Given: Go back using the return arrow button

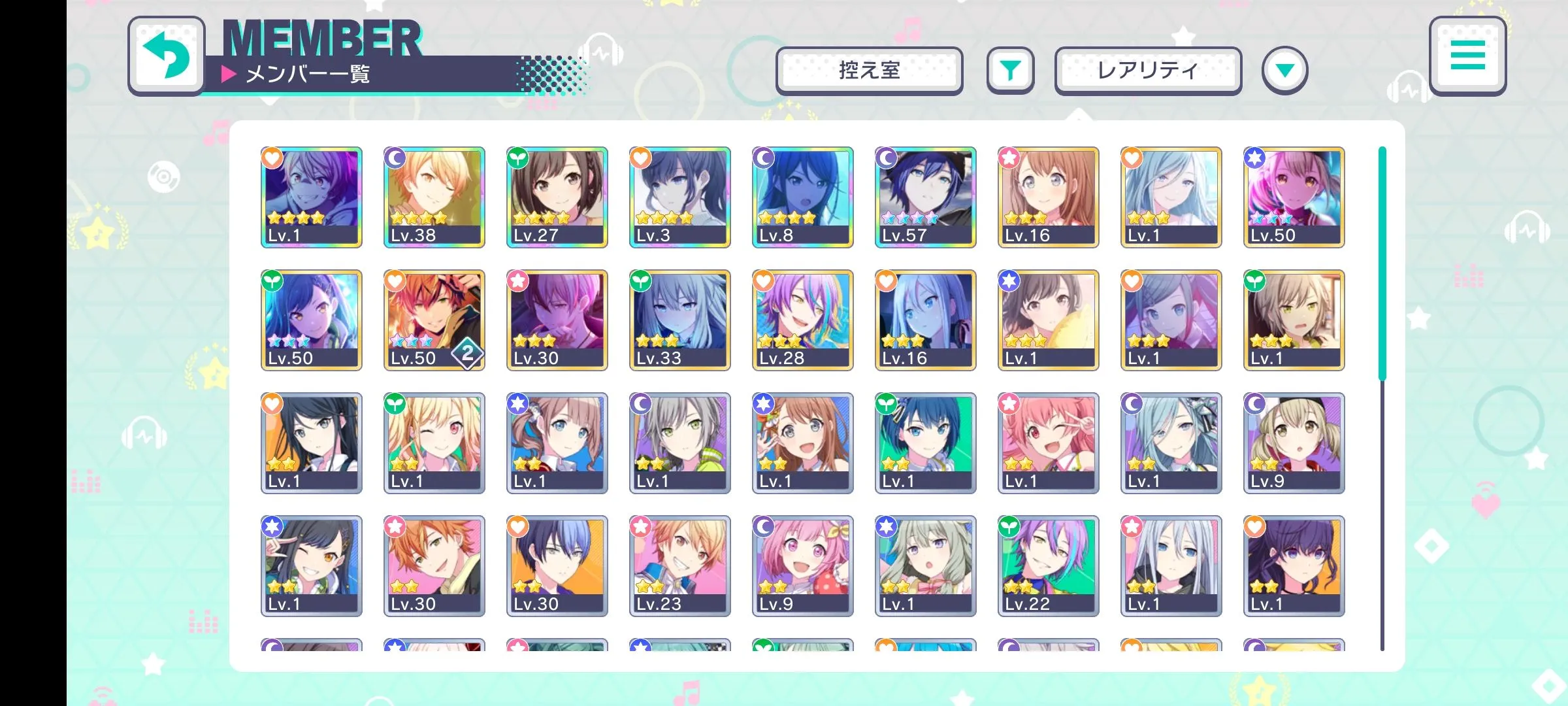Looking at the screenshot, I should [167, 56].
